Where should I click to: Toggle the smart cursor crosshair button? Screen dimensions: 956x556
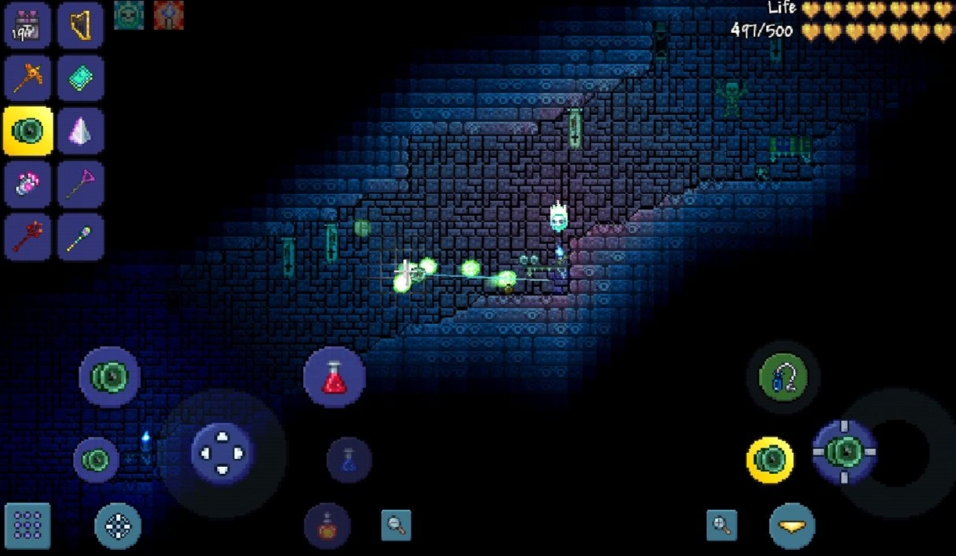tap(118, 525)
